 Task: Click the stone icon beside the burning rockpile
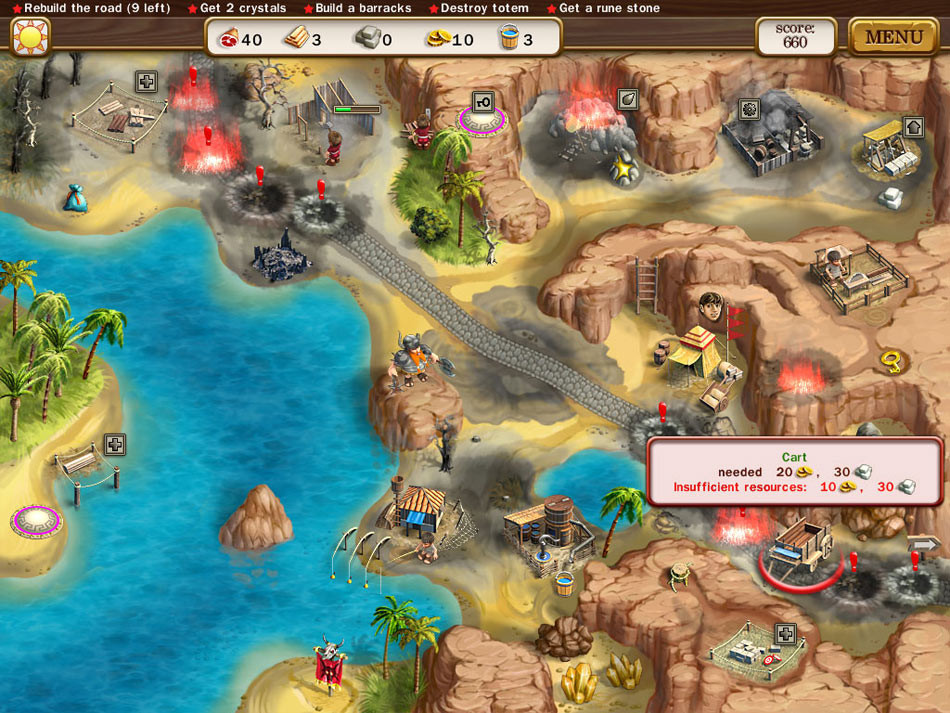(628, 99)
